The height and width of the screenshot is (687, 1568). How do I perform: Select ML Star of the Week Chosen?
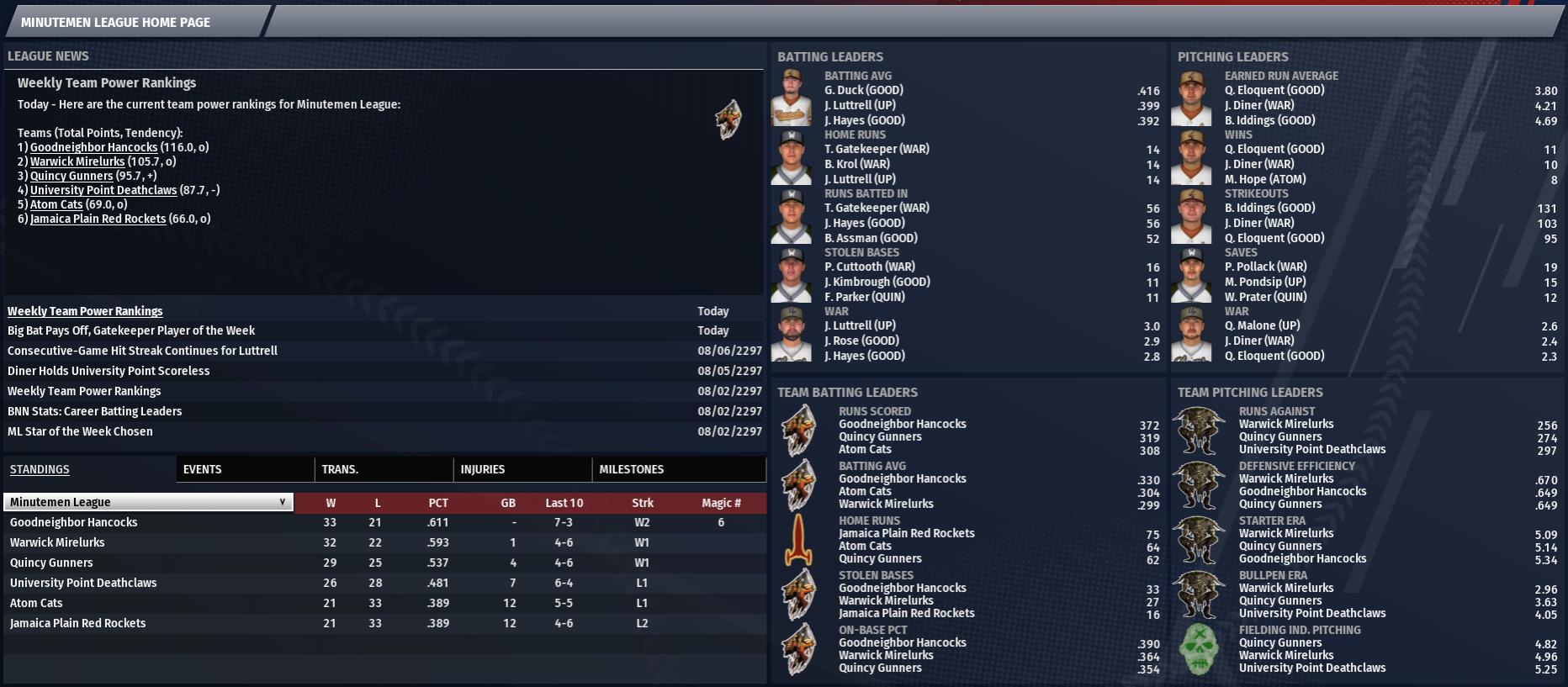point(80,431)
